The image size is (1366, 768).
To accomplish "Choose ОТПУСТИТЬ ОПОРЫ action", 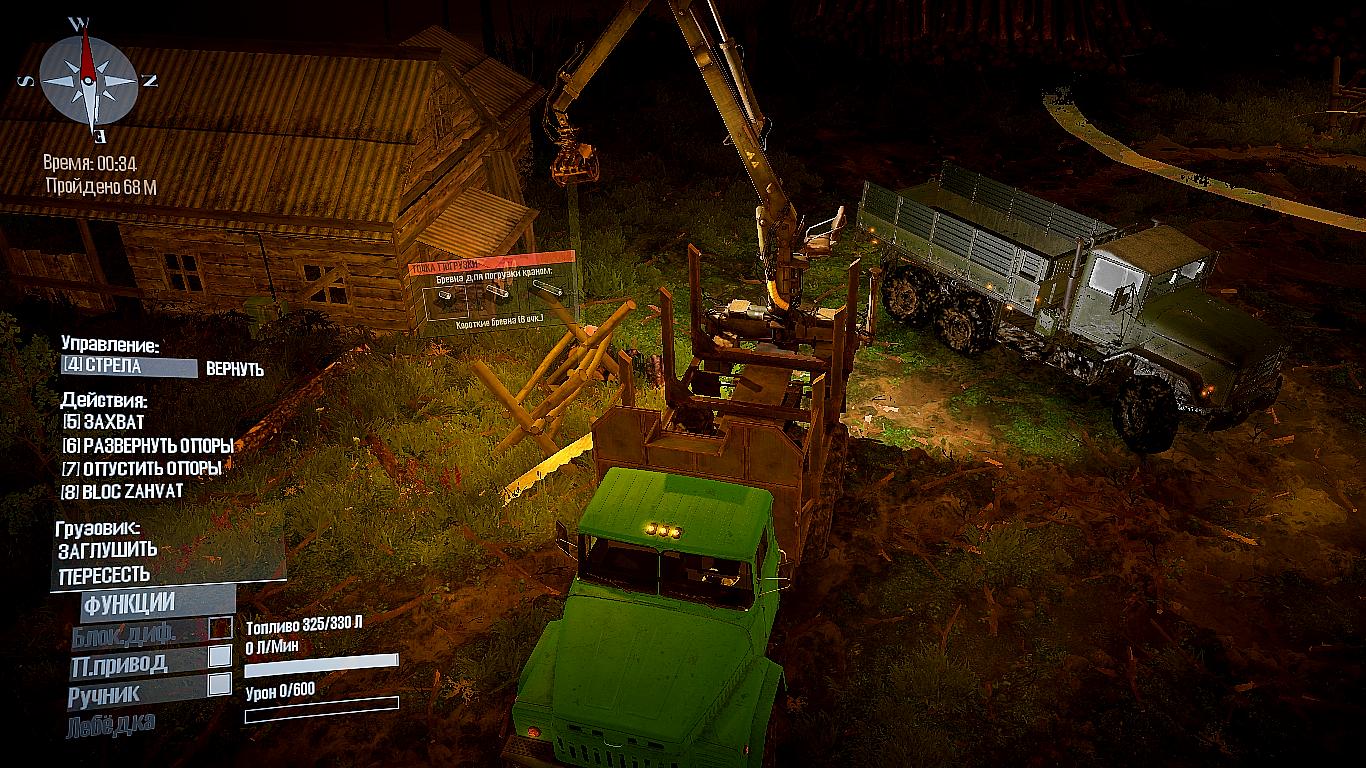I will 141,468.
